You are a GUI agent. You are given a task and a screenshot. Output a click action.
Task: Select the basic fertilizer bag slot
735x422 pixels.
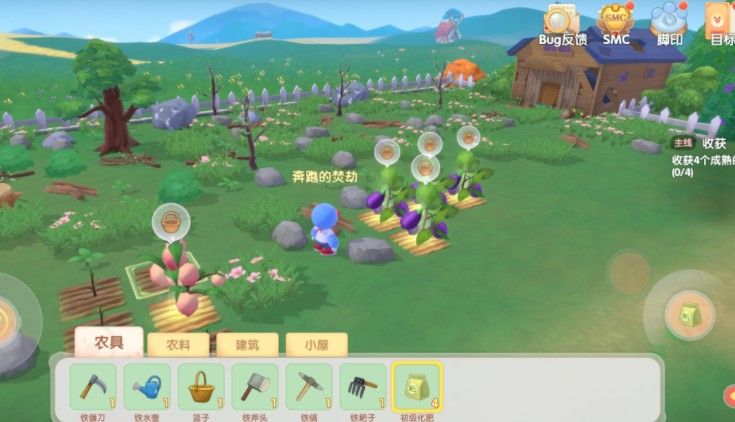(x=417, y=386)
